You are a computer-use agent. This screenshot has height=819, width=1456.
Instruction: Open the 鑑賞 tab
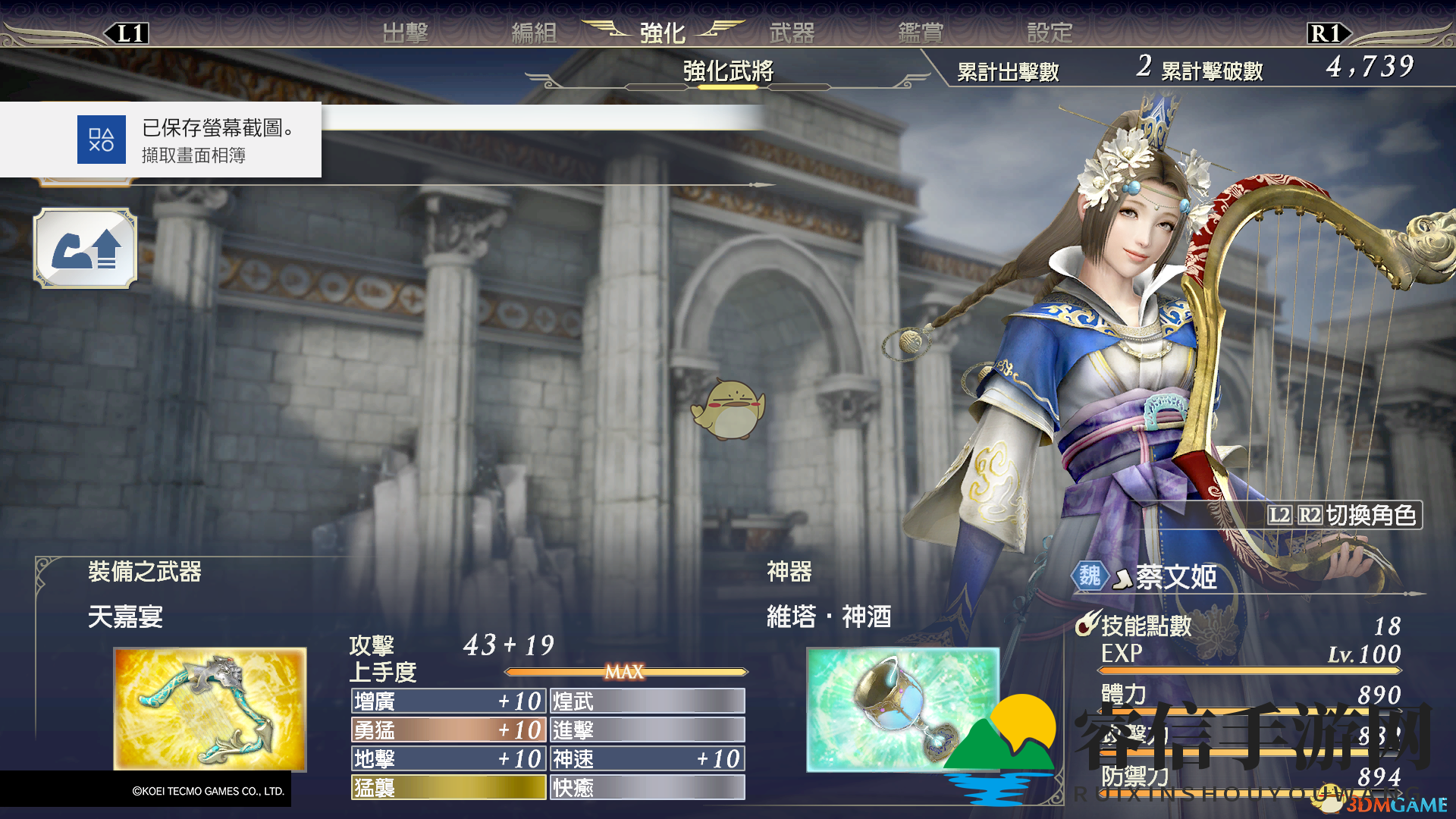[x=921, y=33]
